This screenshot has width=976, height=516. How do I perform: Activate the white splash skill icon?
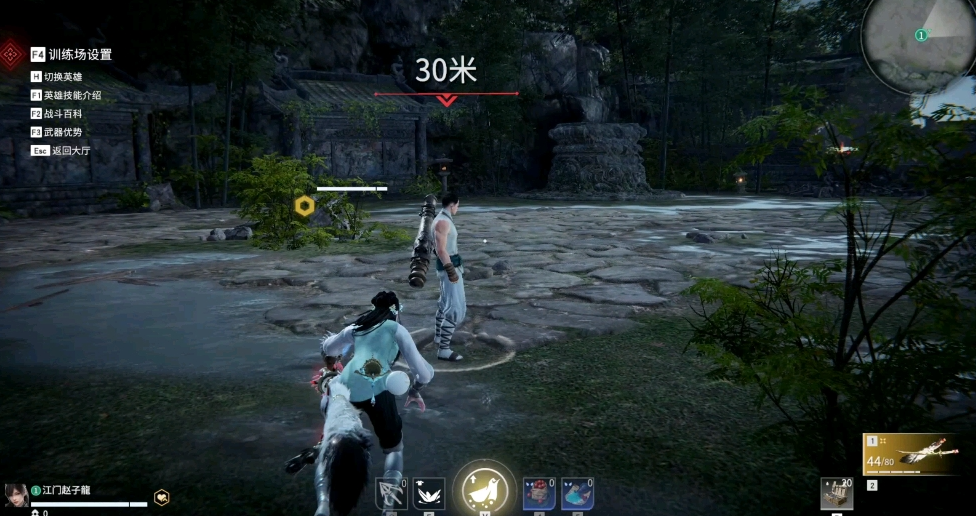pyautogui.click(x=429, y=493)
